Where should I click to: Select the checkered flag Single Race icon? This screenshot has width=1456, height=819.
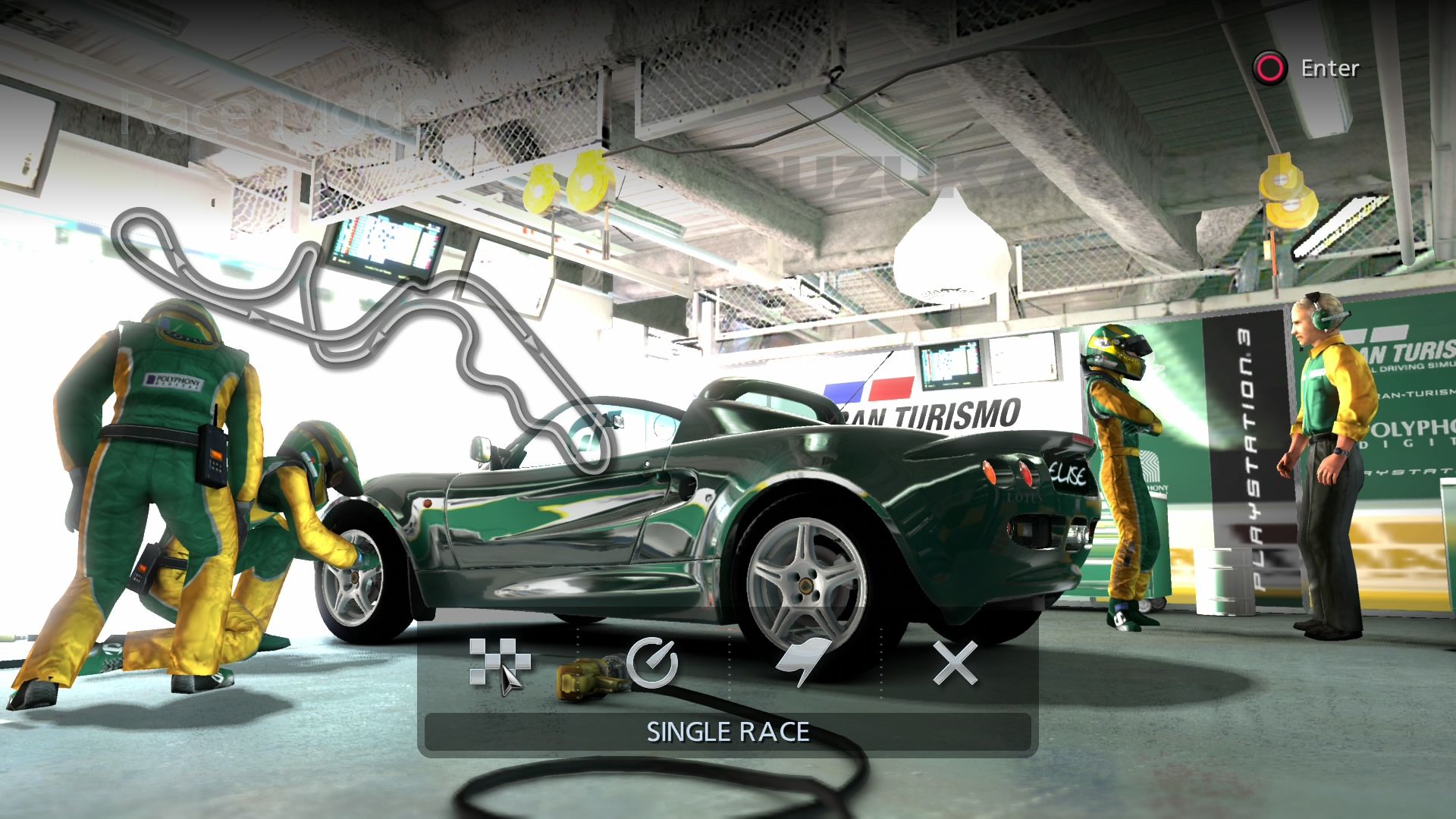point(498,664)
